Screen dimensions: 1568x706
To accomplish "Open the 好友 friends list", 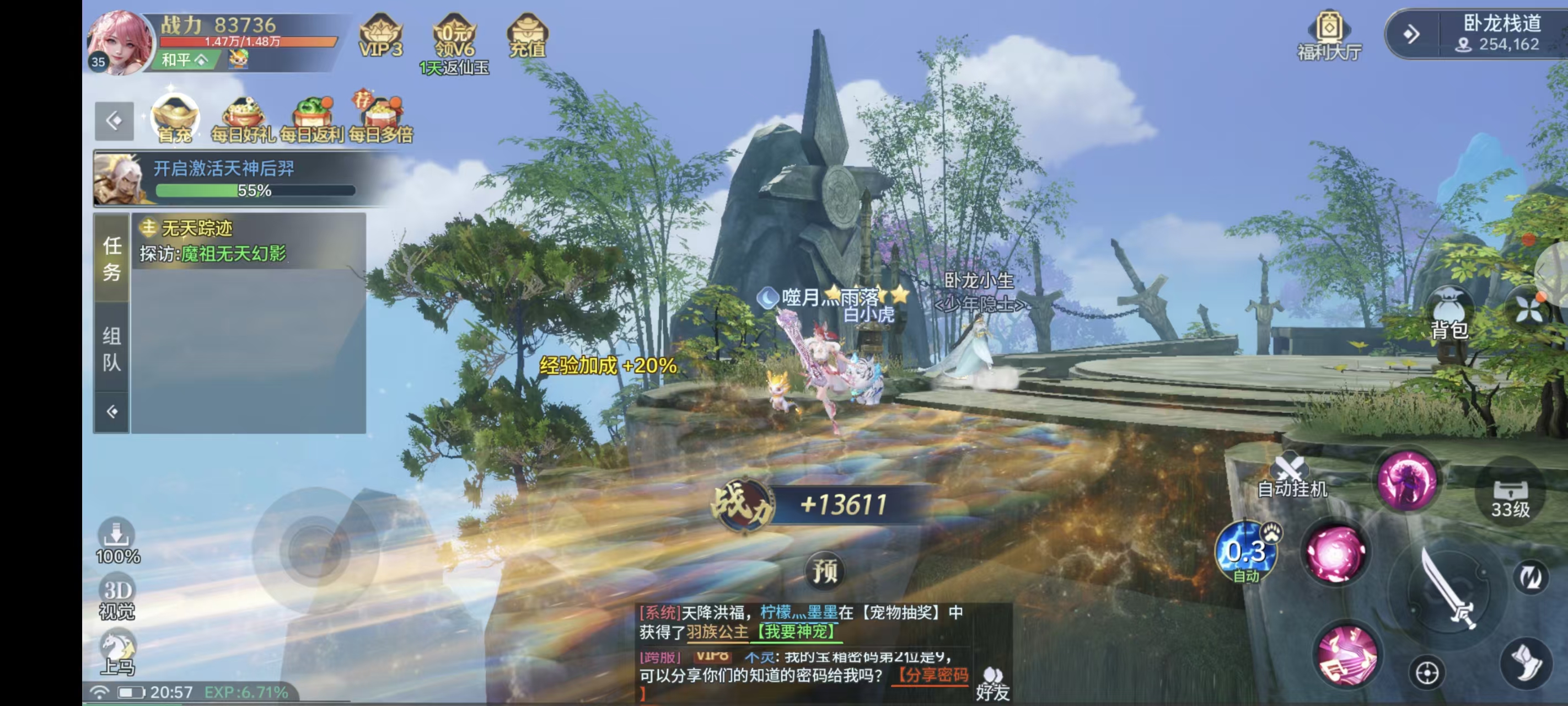I will pos(993,683).
